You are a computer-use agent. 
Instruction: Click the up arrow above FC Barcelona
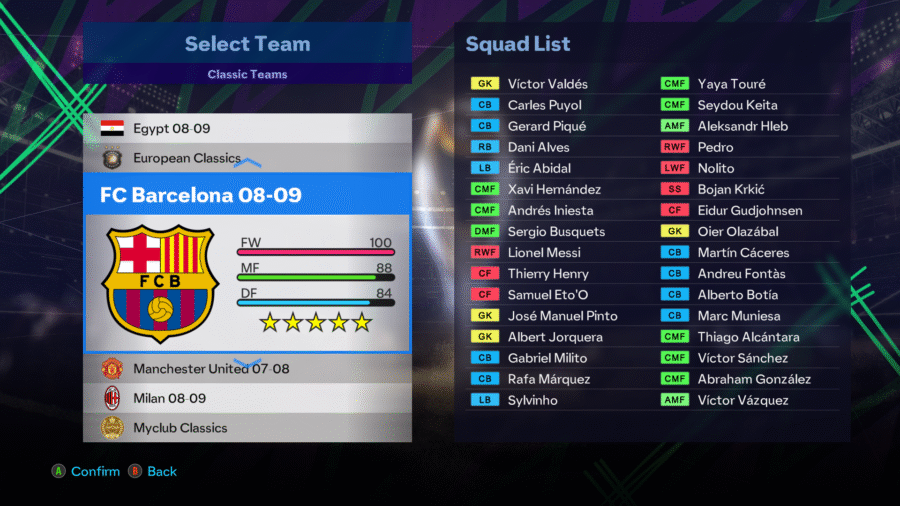click(x=247, y=160)
